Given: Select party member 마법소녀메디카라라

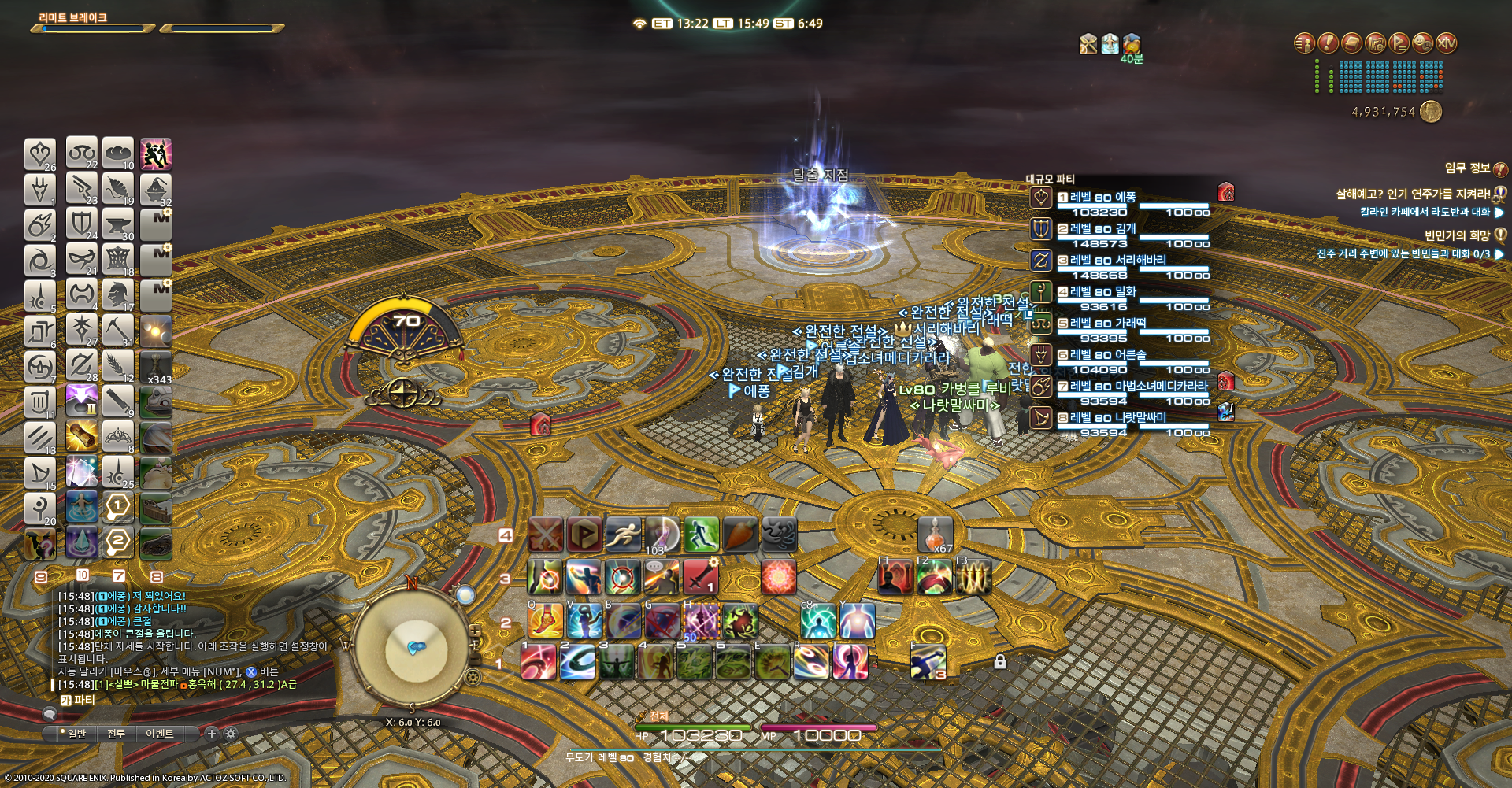Looking at the screenshot, I should click(1139, 387).
